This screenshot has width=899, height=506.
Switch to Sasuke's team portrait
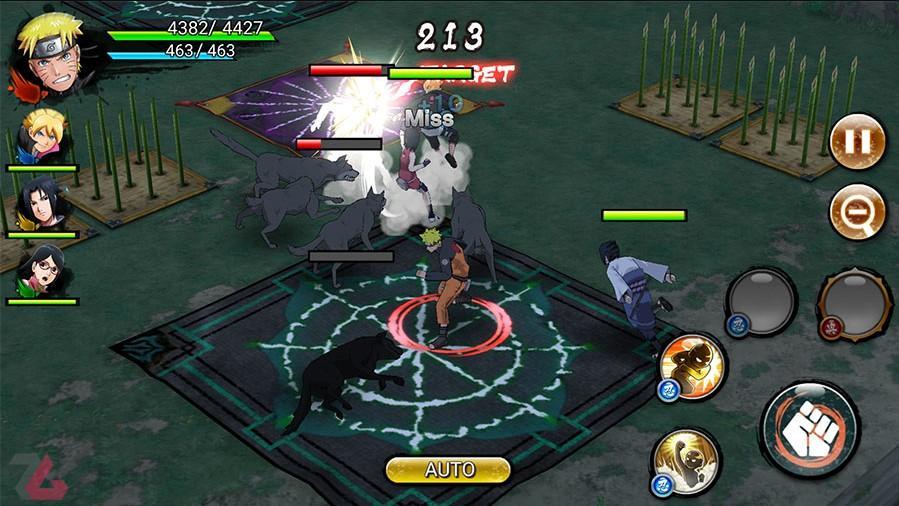tap(41, 205)
